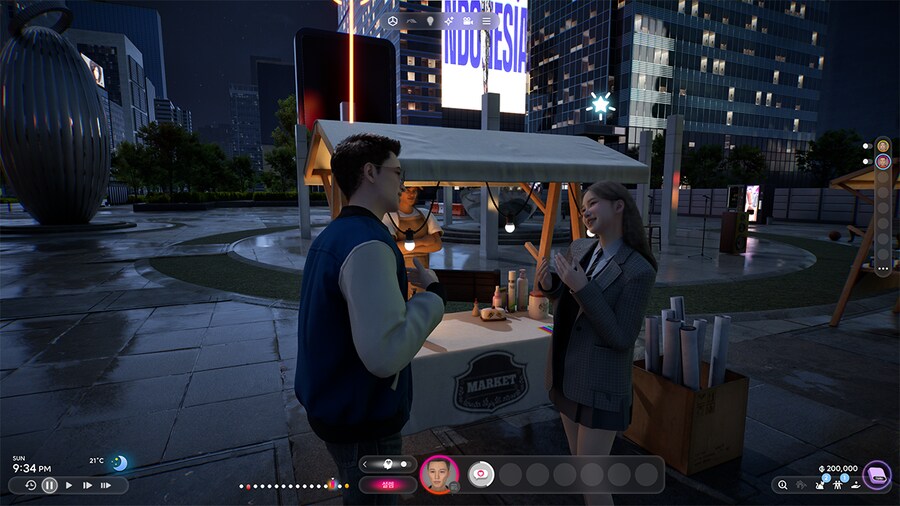Click the rewind clock icon
The height and width of the screenshot is (506, 900).
coord(31,485)
